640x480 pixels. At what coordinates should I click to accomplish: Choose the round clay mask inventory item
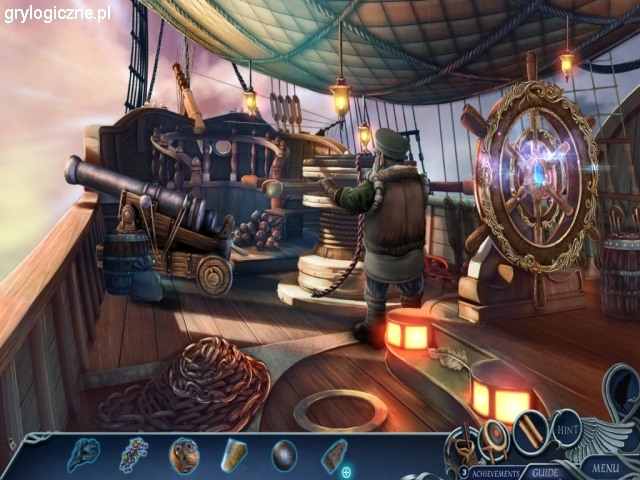[x=184, y=455]
